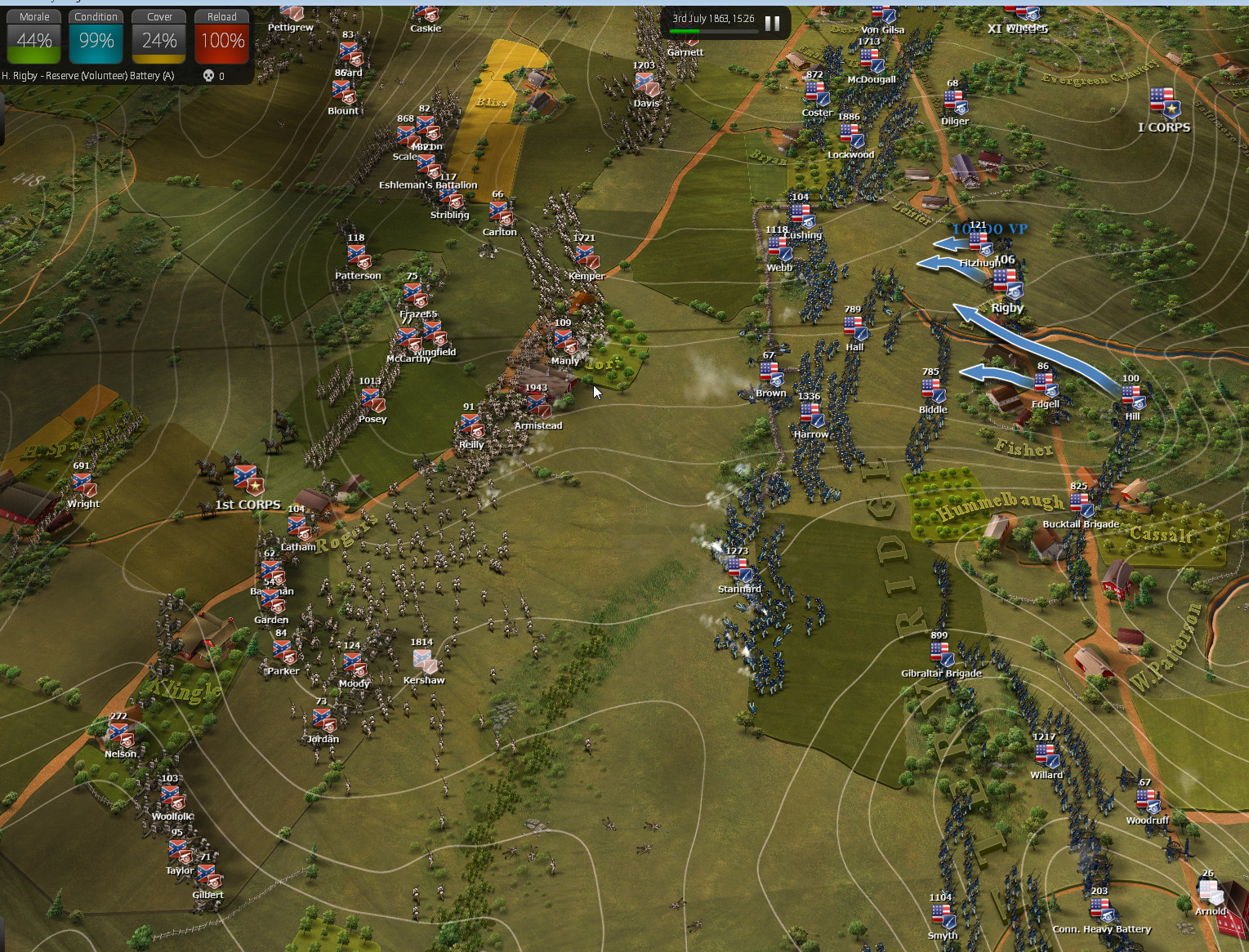Click the Confederate 1st CORPS flag
1249x952 pixels.
click(x=248, y=481)
